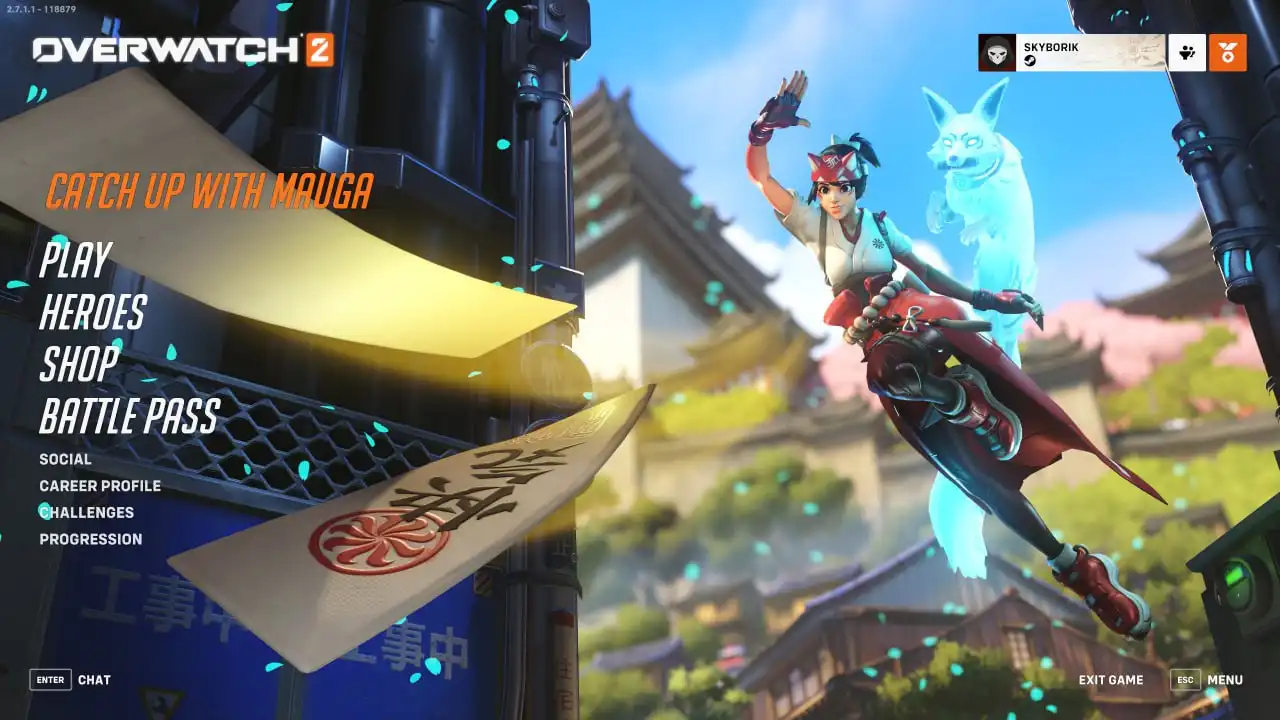Open the Heroes gallery
Viewport: 1280px width, 720px height.
tap(92, 313)
